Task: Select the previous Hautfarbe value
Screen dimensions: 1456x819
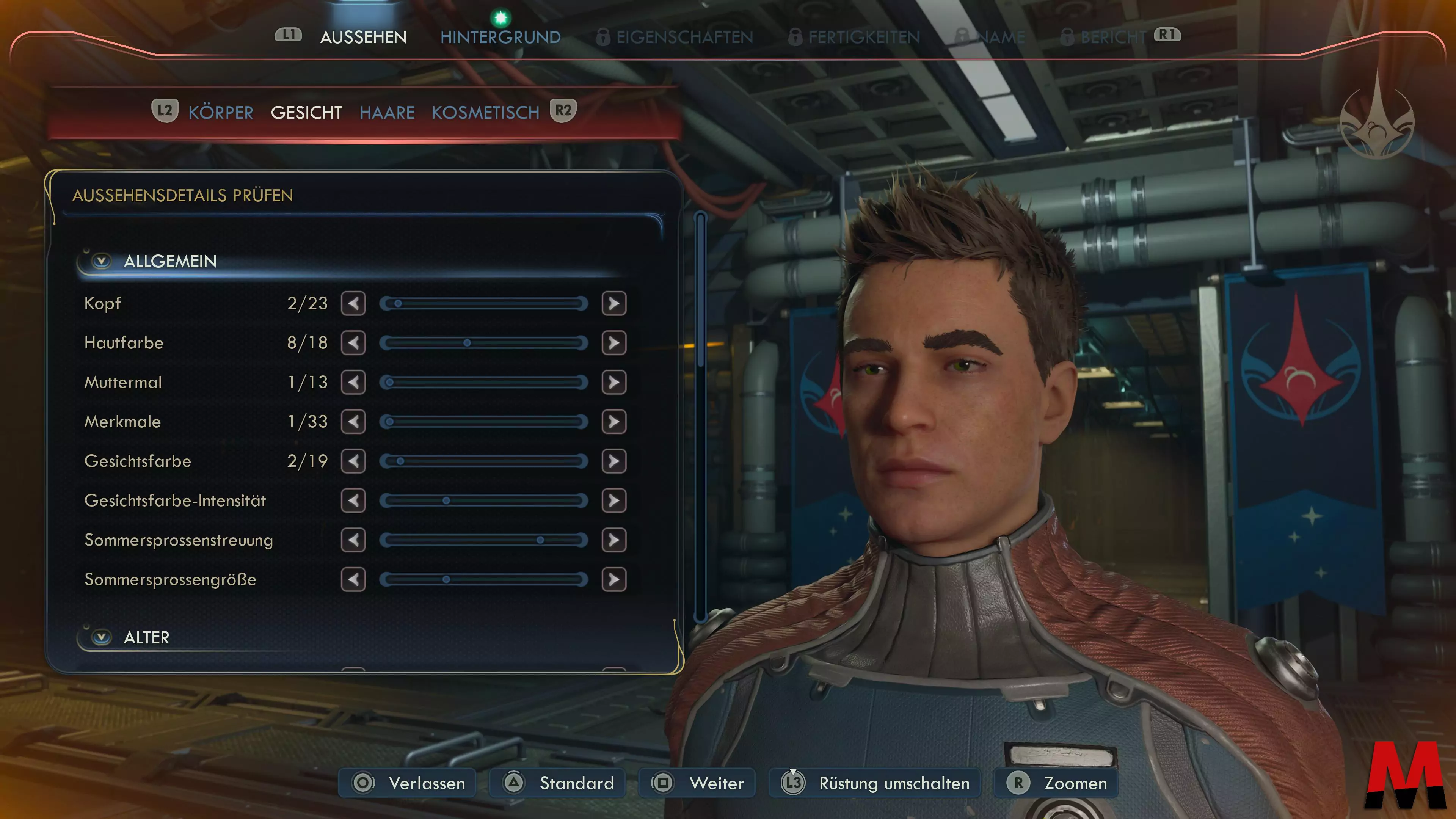Action: pyautogui.click(x=353, y=343)
